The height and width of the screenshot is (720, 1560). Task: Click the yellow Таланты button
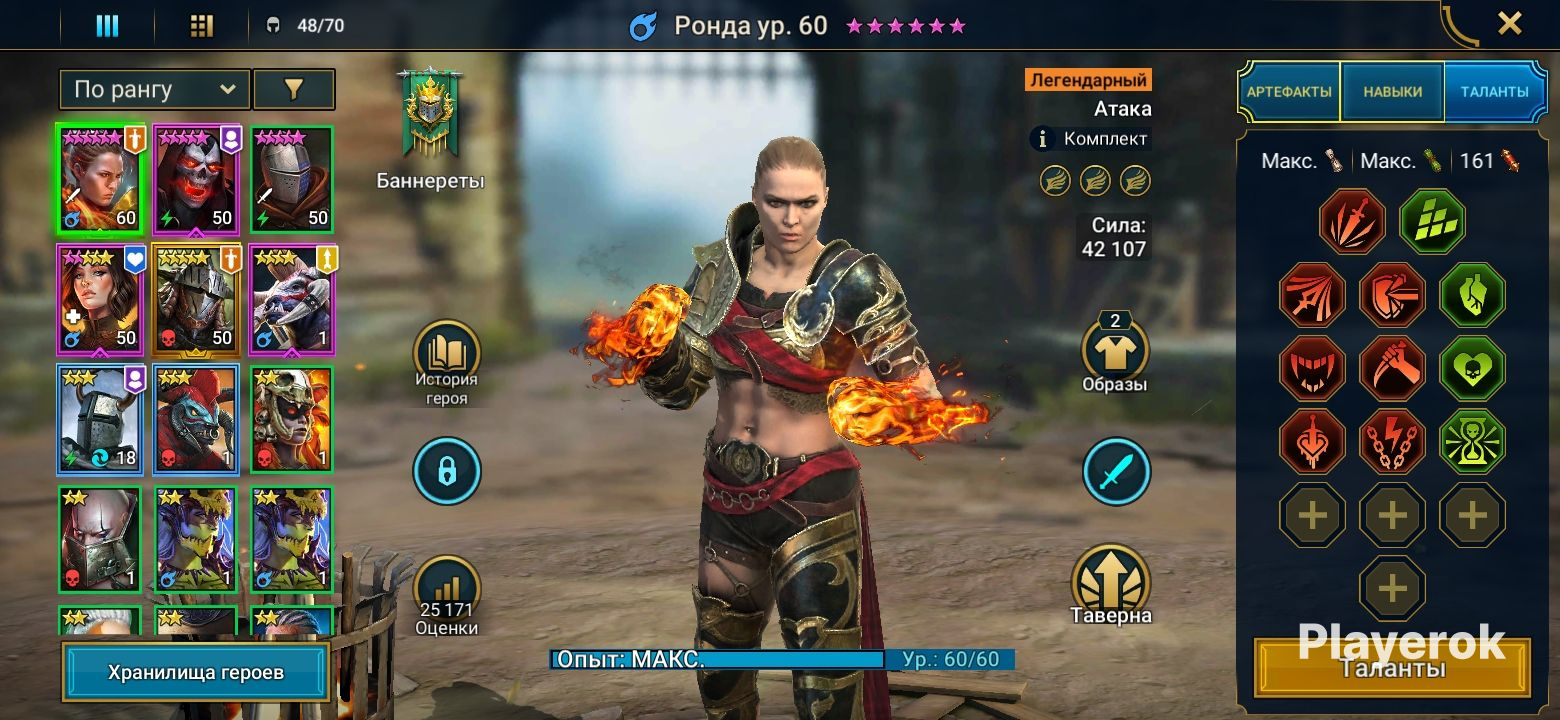tap(1391, 668)
